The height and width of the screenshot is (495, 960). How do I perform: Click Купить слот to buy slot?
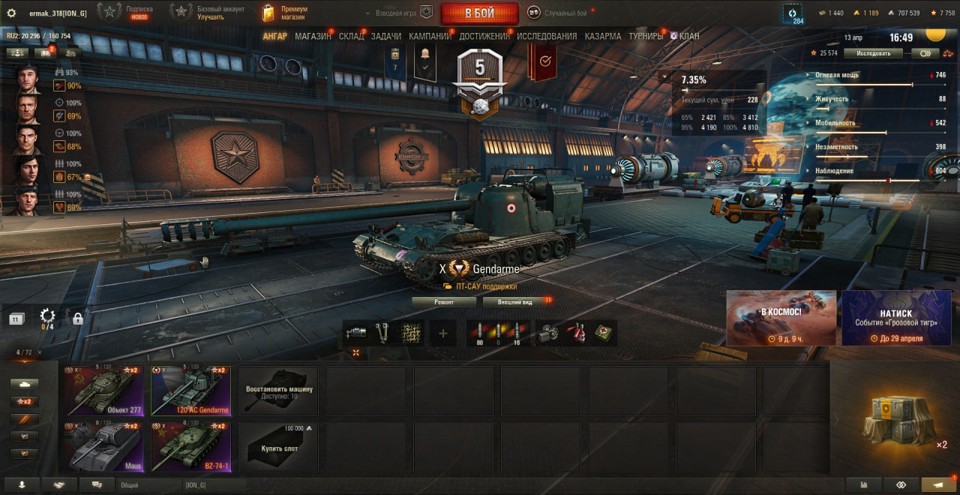pos(277,446)
